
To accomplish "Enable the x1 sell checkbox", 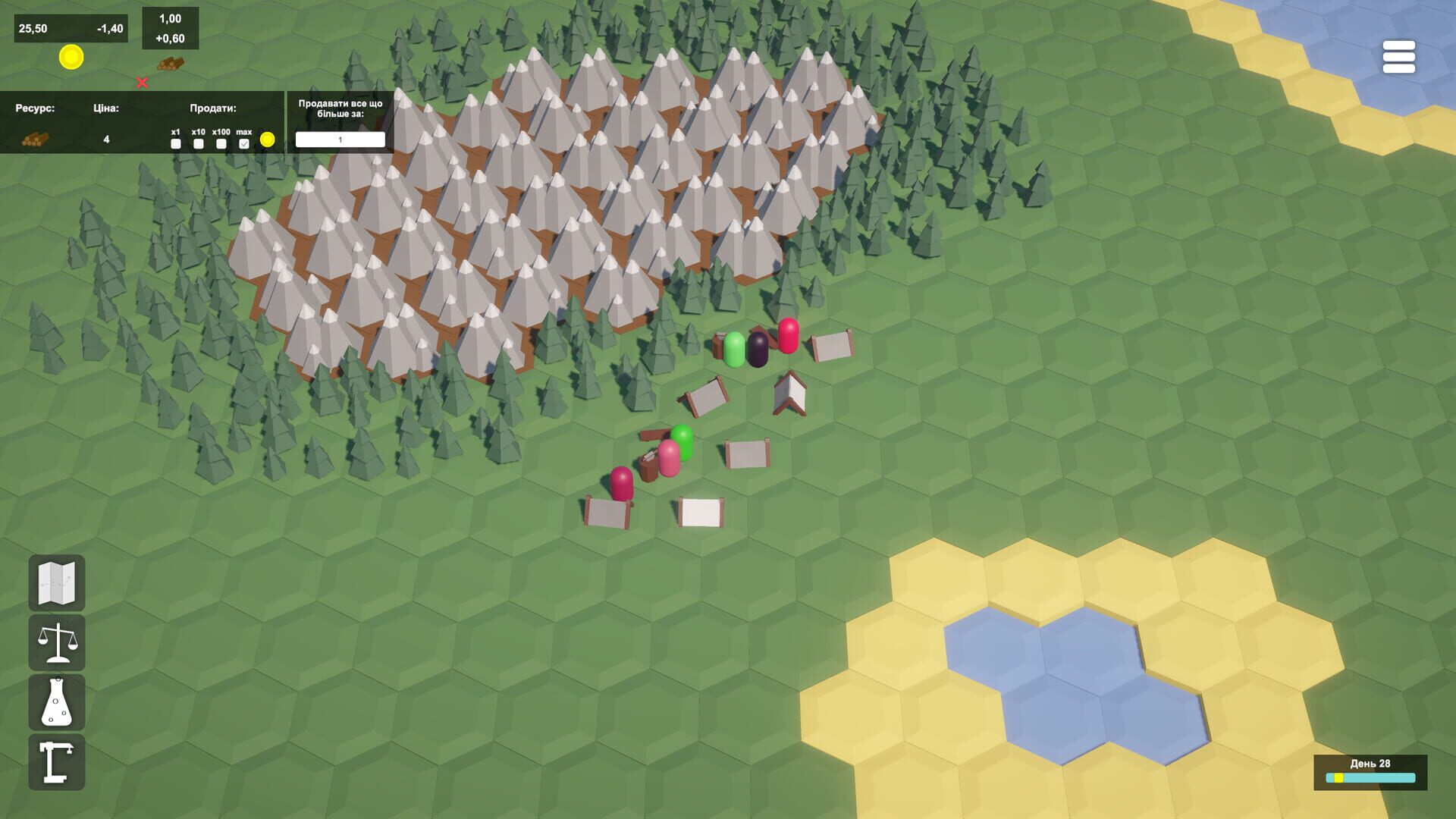I will click(175, 144).
